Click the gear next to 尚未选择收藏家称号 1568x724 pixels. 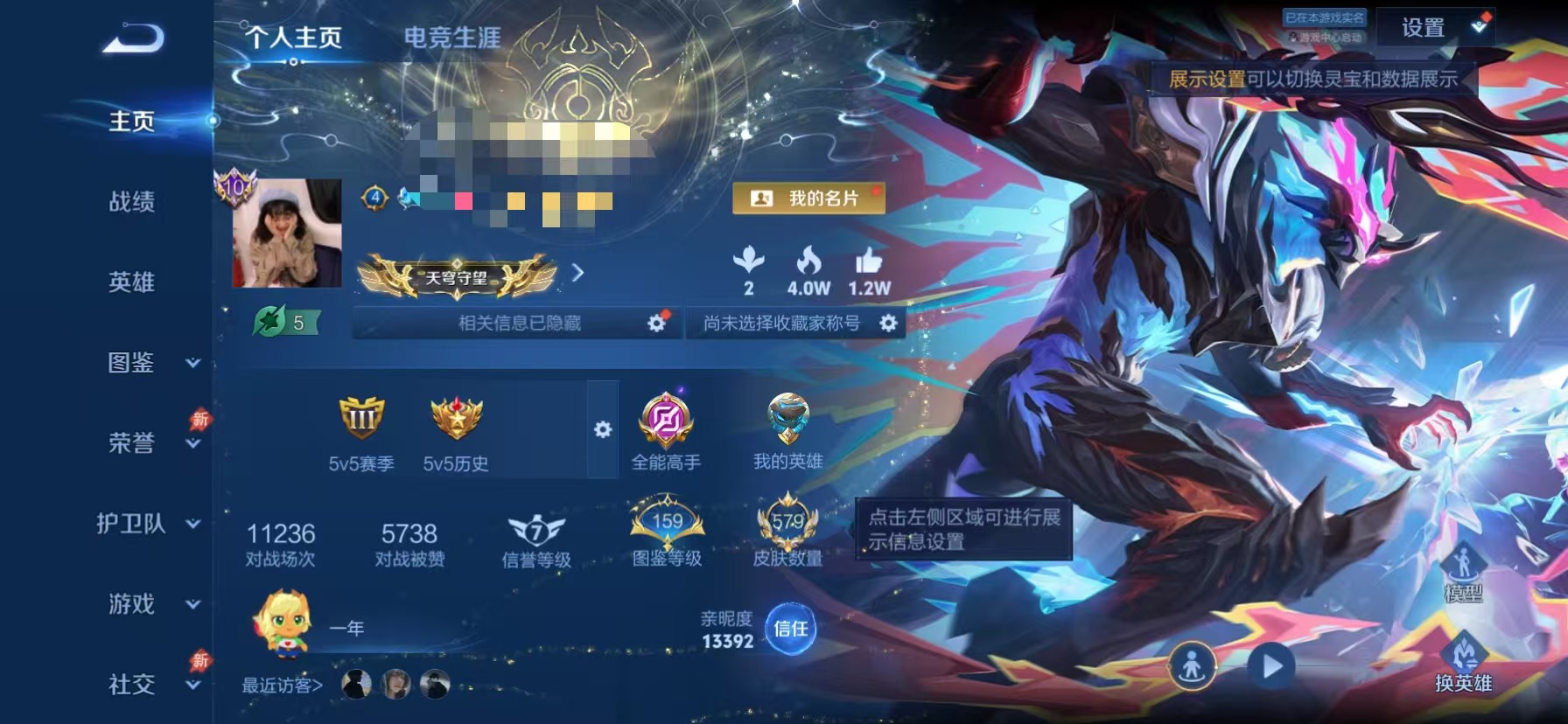(889, 324)
